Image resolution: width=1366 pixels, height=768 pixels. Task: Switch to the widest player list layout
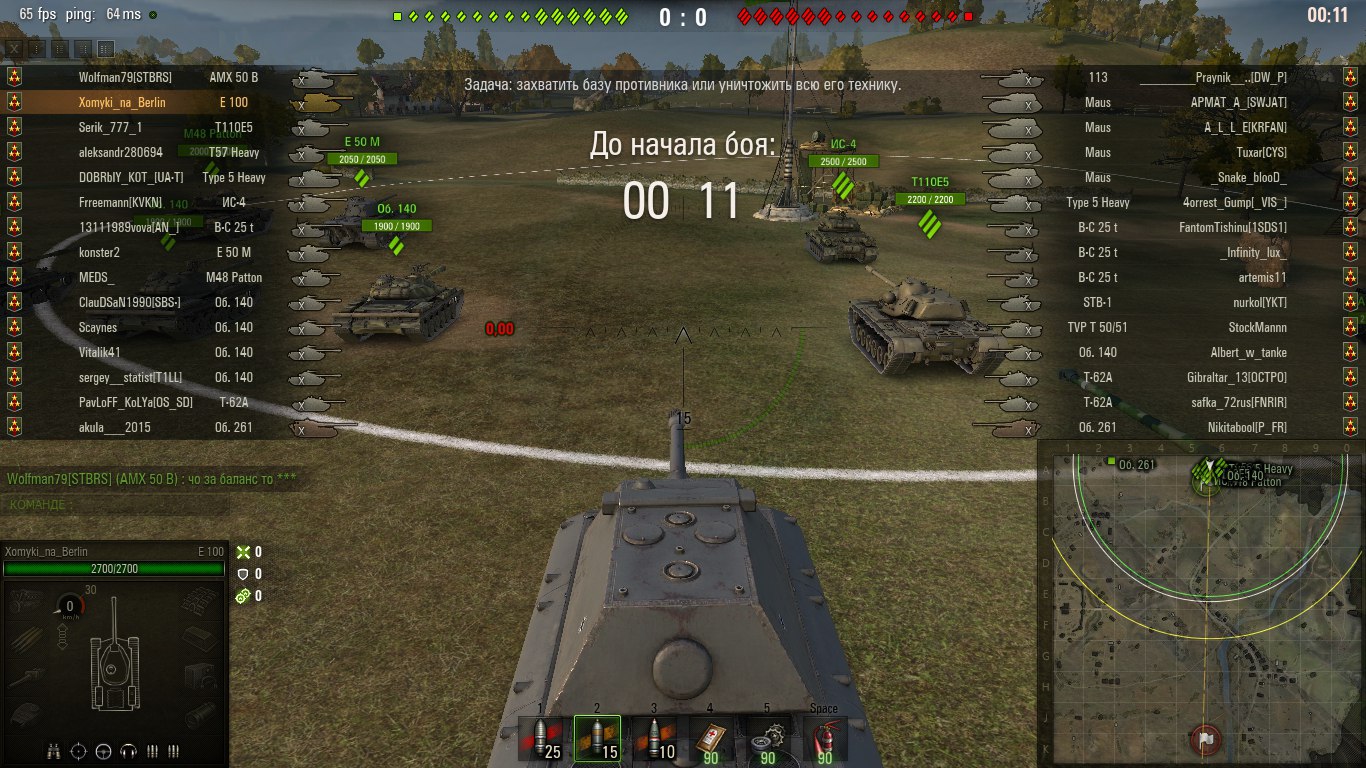coord(107,48)
